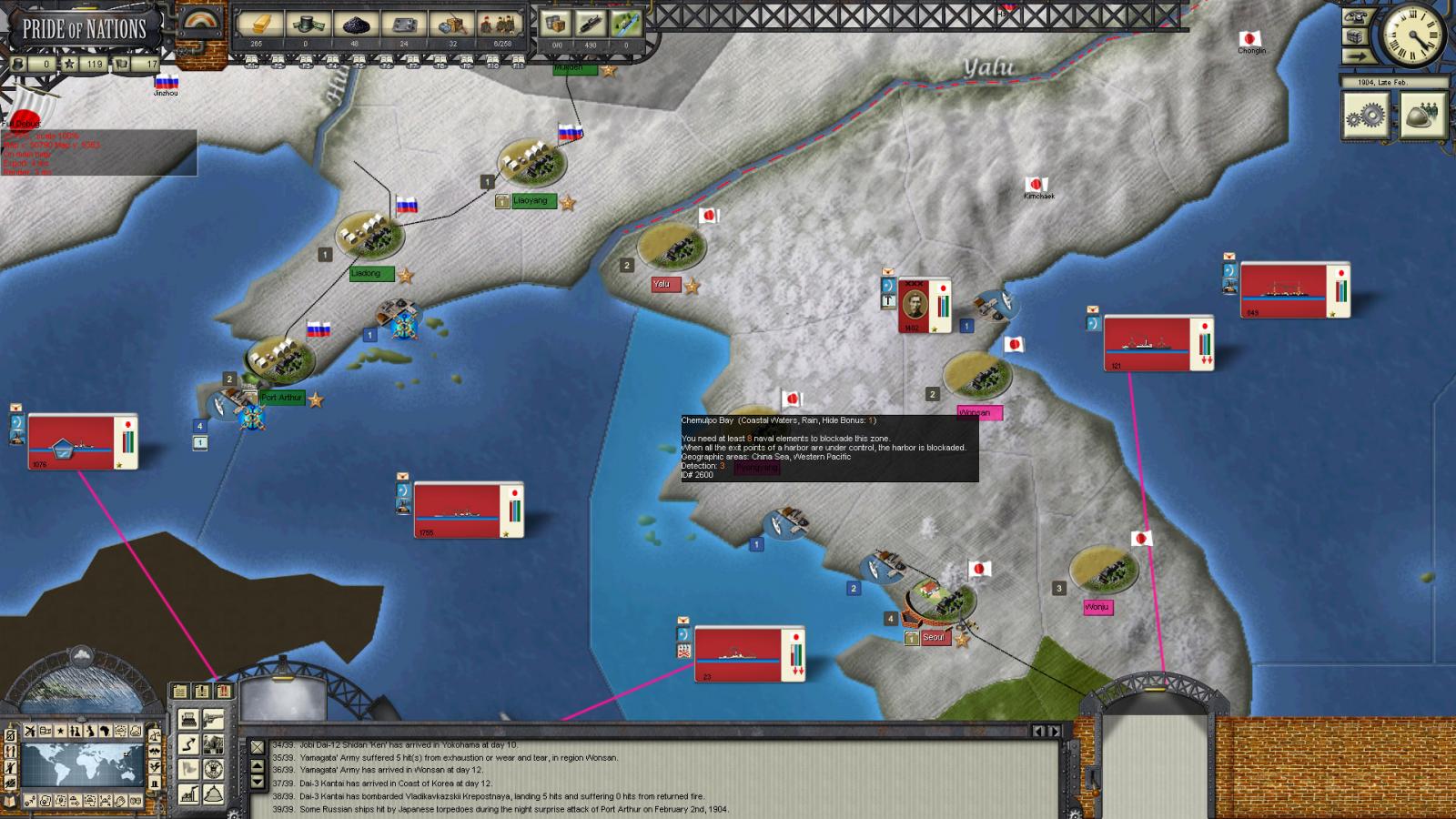This screenshot has width=1456, height=819.
Task: Select the revolver military button
Action: pyautogui.click(x=213, y=720)
